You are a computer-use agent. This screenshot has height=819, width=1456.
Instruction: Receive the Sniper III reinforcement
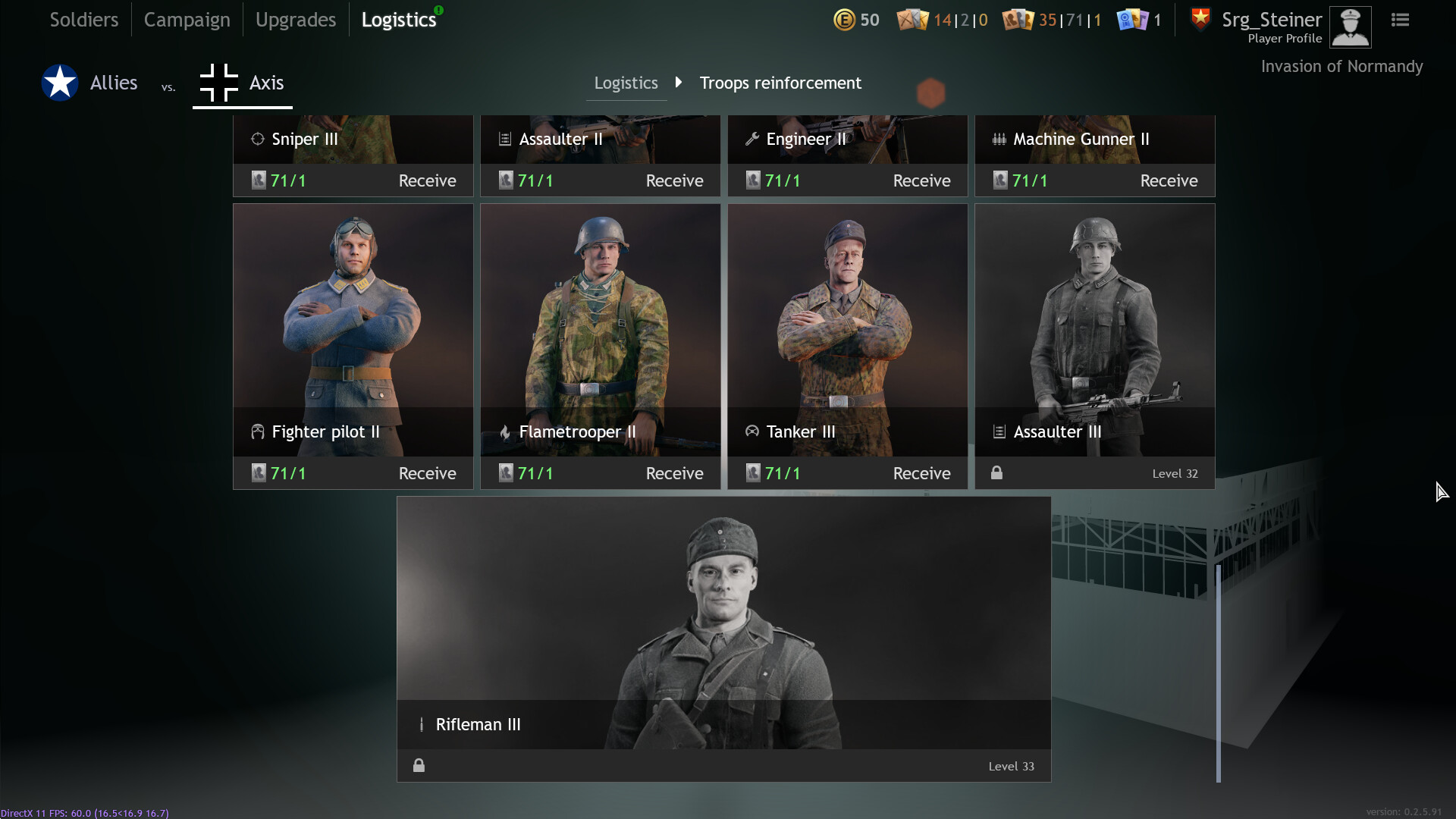427,180
